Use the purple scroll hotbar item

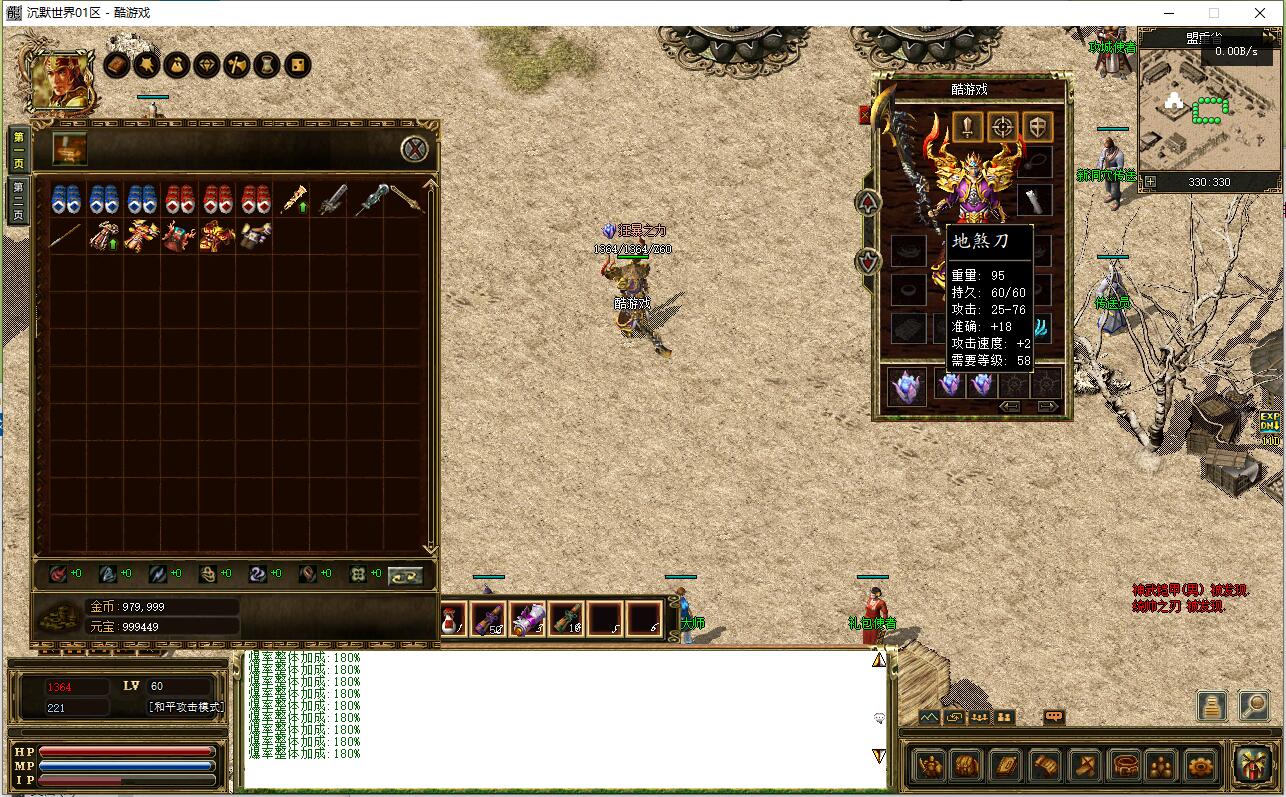pyautogui.click(x=527, y=618)
